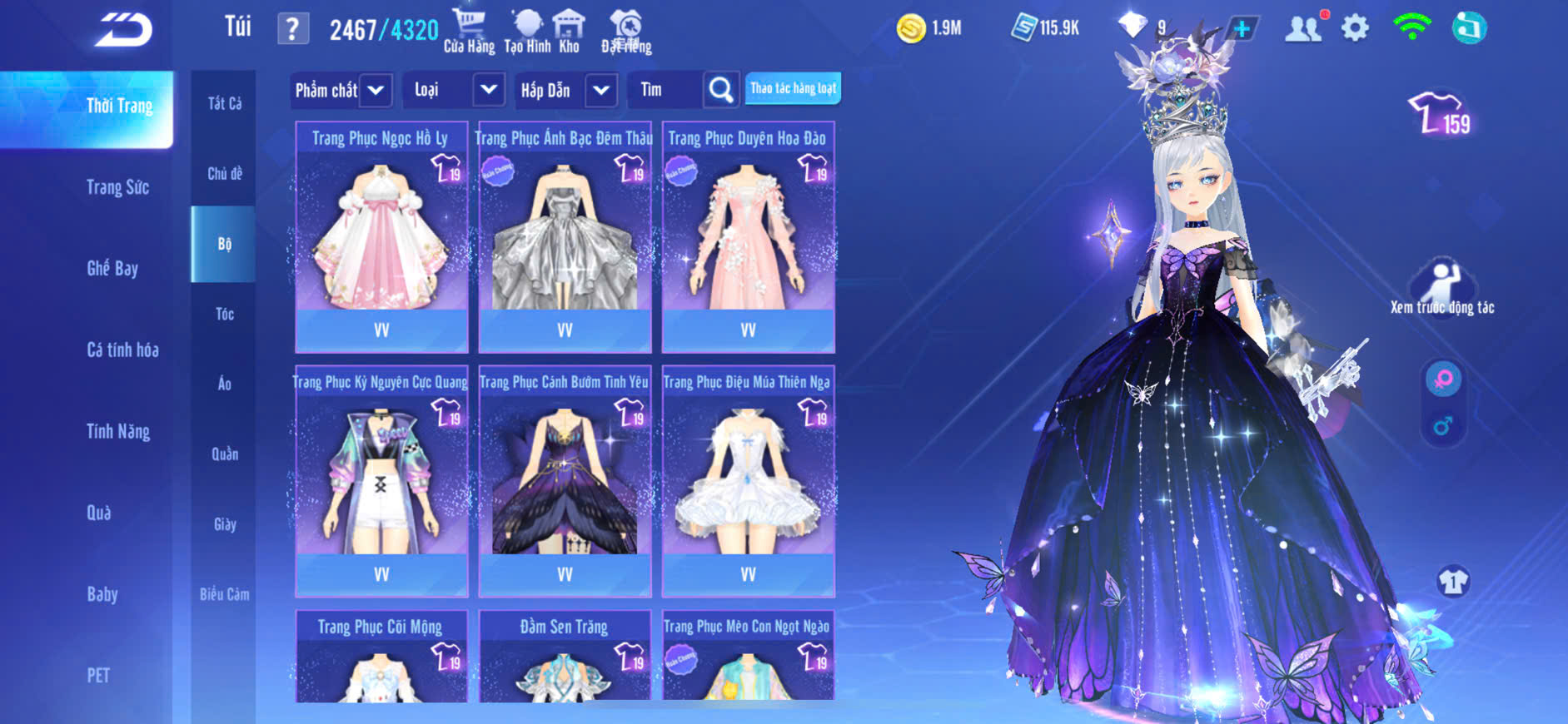Select the Ghế Bay category

point(112,268)
